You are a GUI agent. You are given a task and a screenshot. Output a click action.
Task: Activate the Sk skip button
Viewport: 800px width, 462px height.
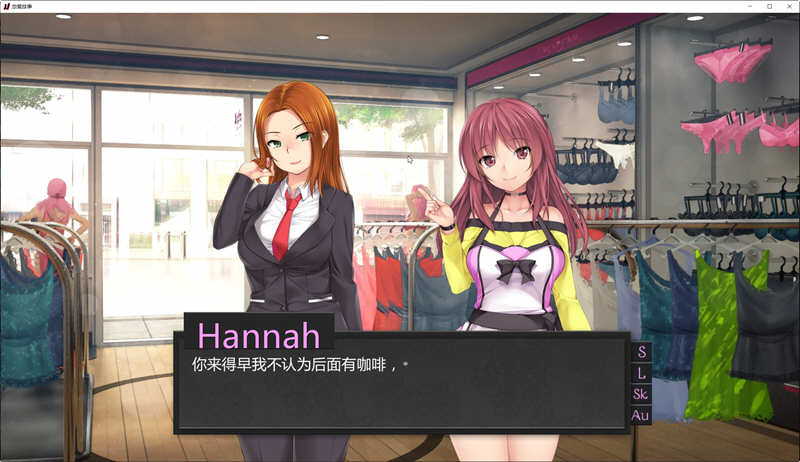[x=641, y=394]
